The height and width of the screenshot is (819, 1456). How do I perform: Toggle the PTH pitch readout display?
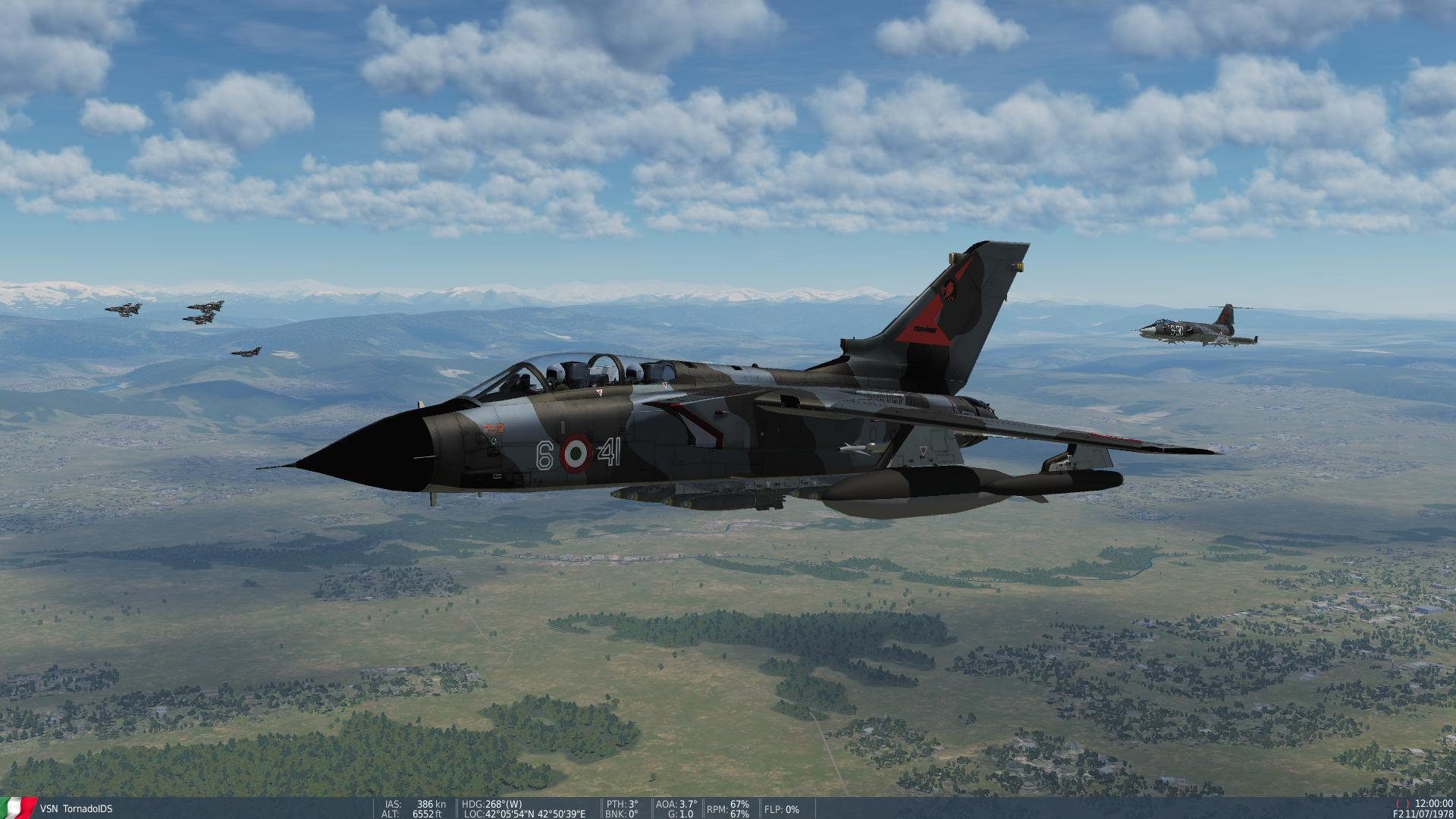622,805
